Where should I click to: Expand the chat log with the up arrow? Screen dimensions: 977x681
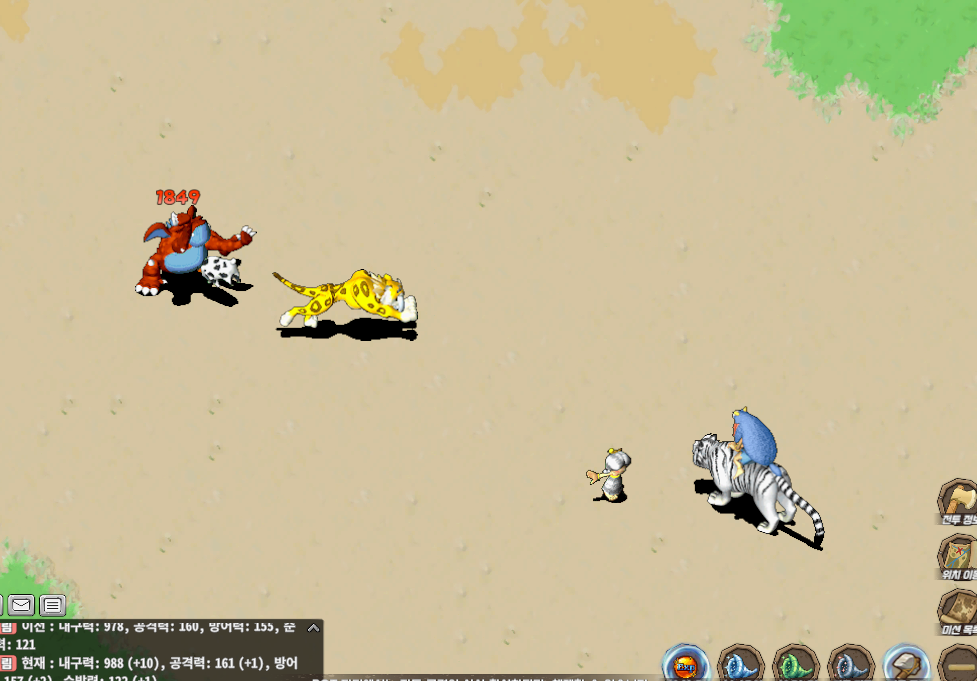pos(313,628)
